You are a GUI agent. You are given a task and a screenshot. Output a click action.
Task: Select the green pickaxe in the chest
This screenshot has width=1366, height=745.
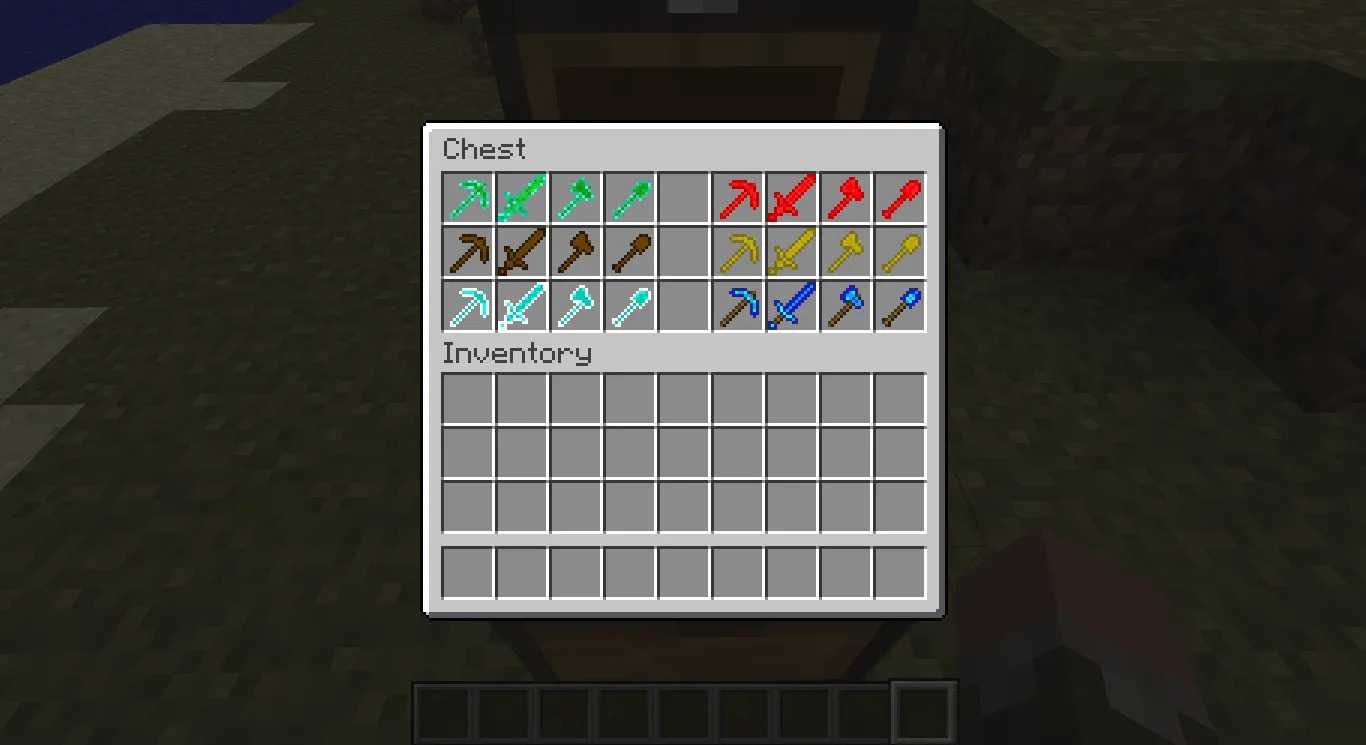coord(469,197)
